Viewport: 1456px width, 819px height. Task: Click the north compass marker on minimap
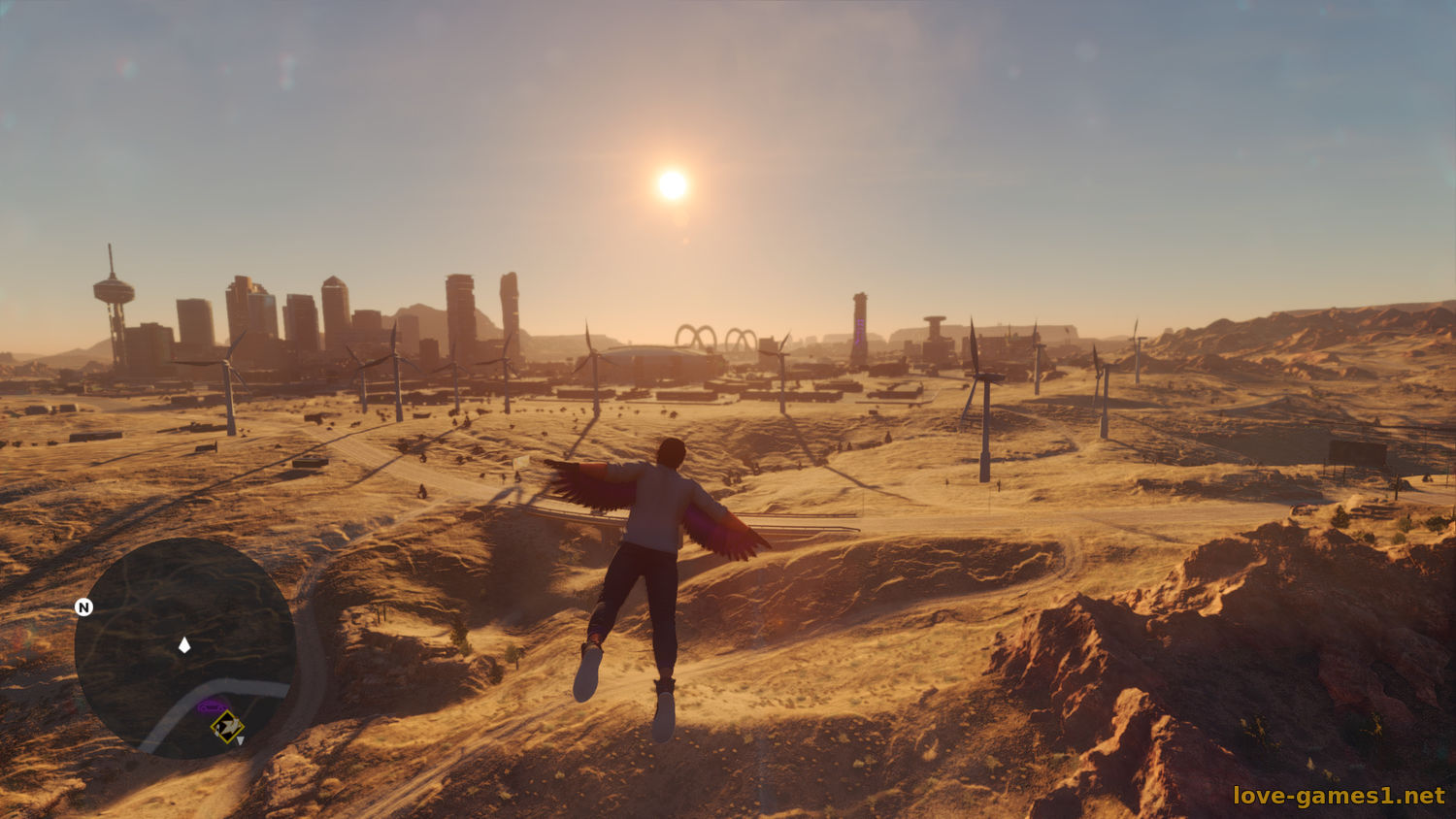[84, 607]
